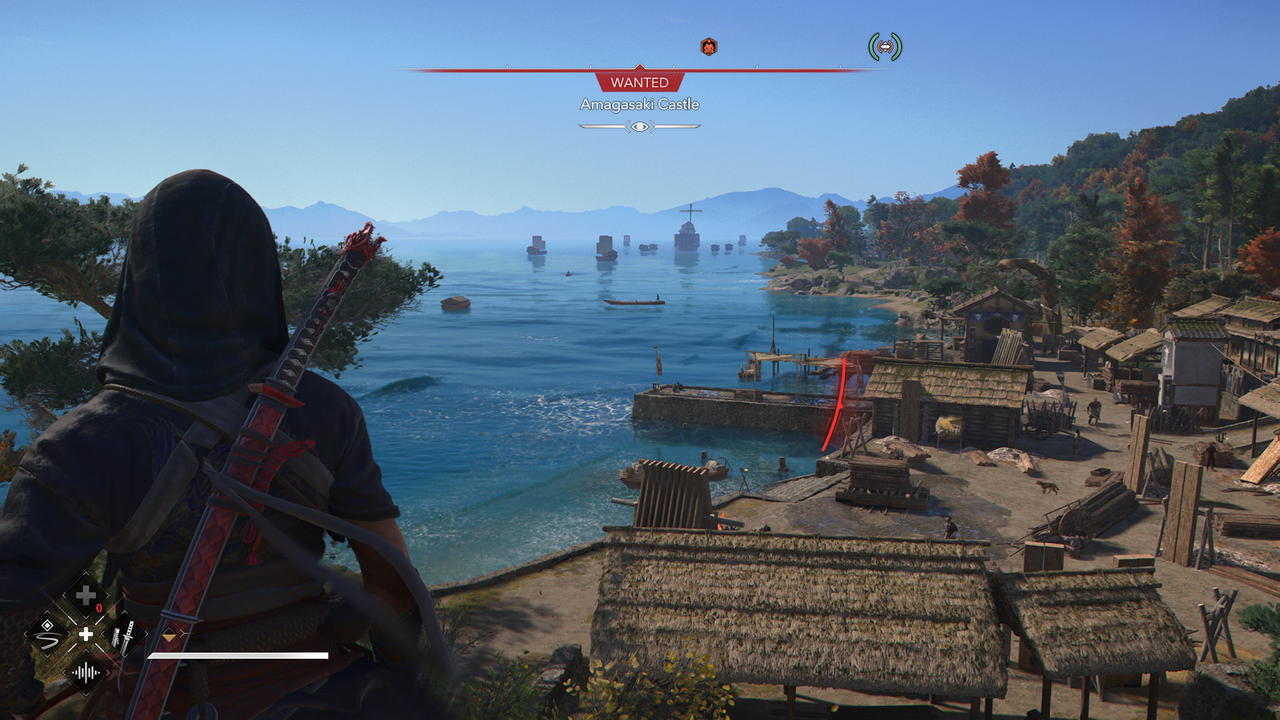Activate the whistle sound-wave ability slot
The image size is (1280, 720).
pyautogui.click(x=86, y=672)
